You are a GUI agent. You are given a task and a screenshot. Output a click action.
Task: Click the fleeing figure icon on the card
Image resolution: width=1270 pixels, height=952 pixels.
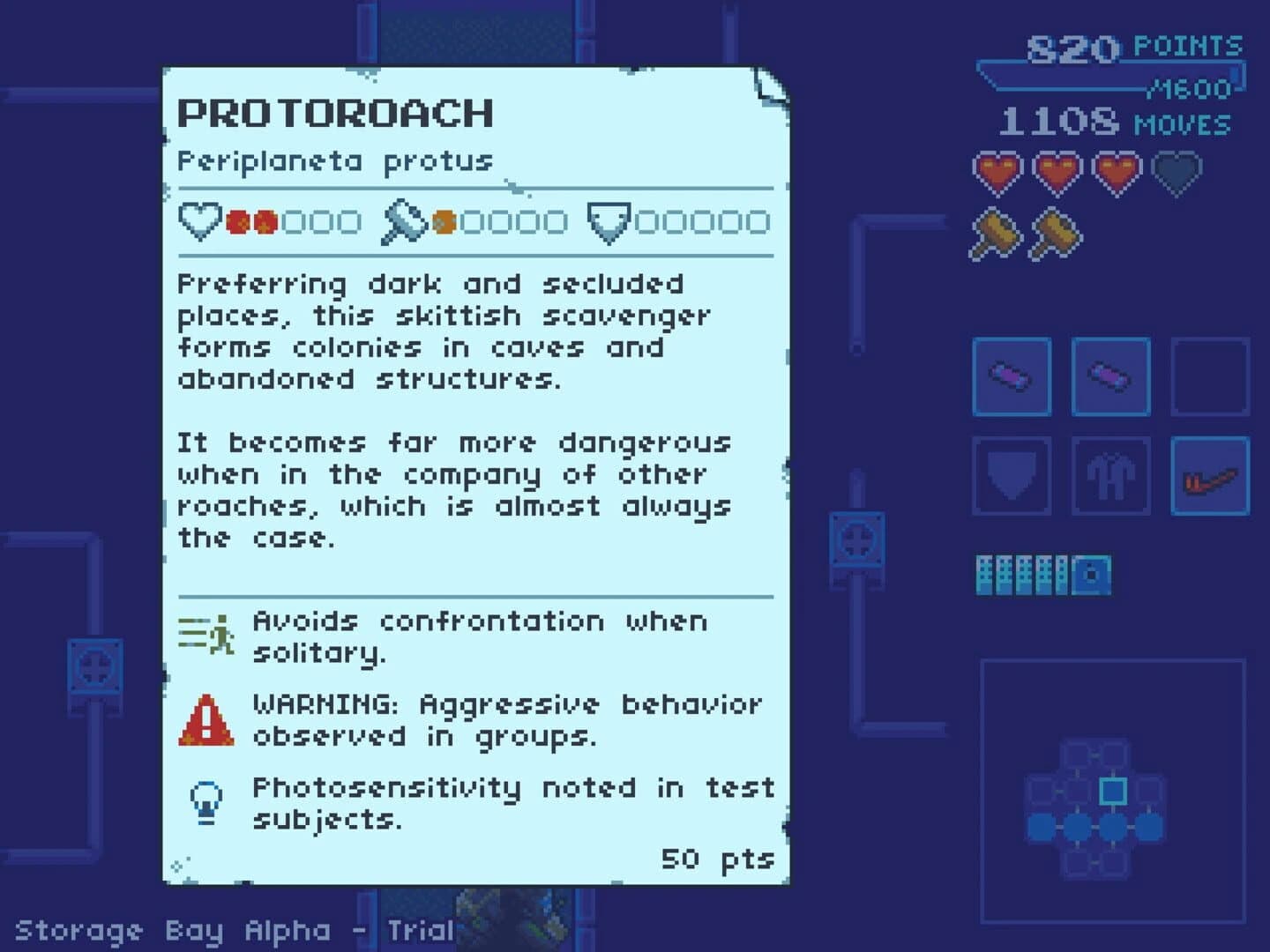tap(205, 633)
